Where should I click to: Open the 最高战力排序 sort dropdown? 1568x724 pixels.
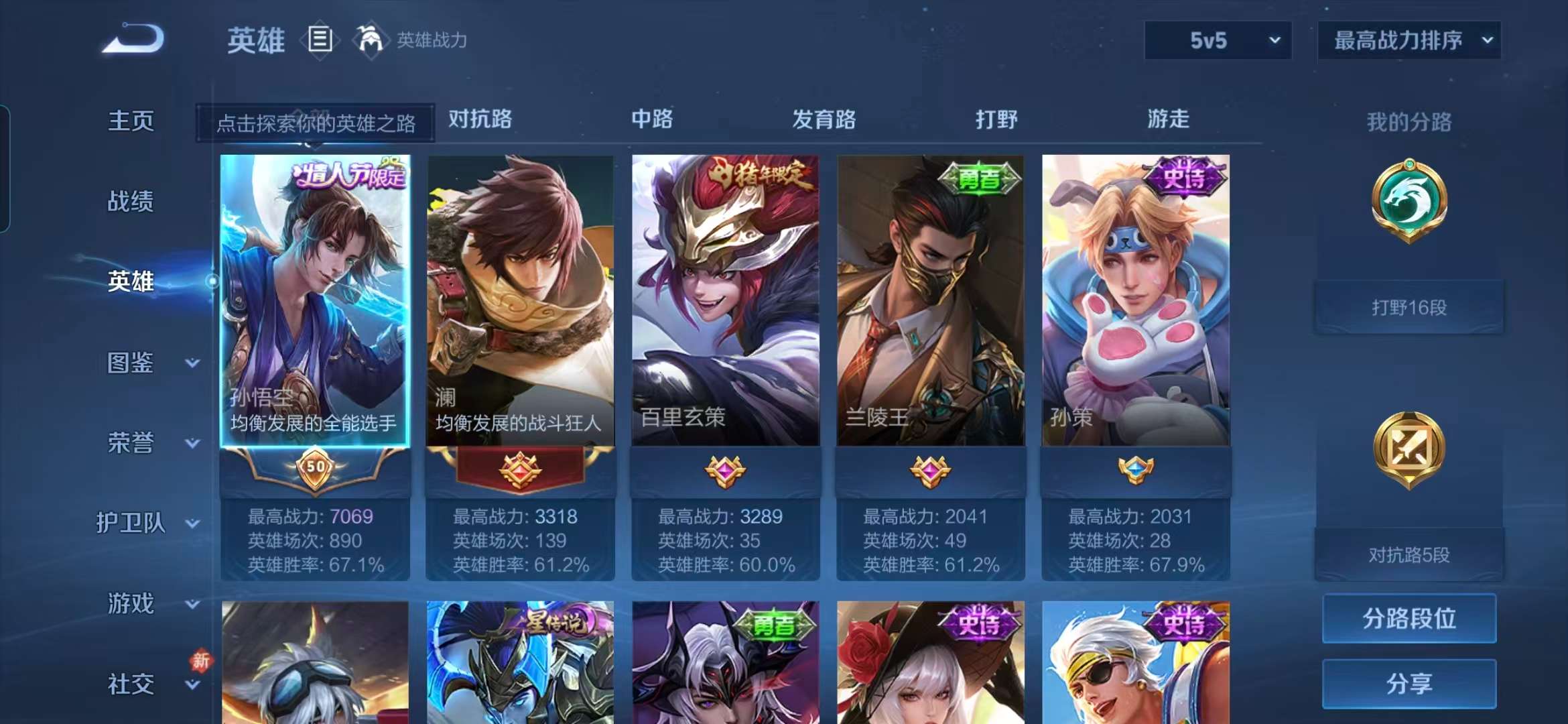coord(1407,40)
